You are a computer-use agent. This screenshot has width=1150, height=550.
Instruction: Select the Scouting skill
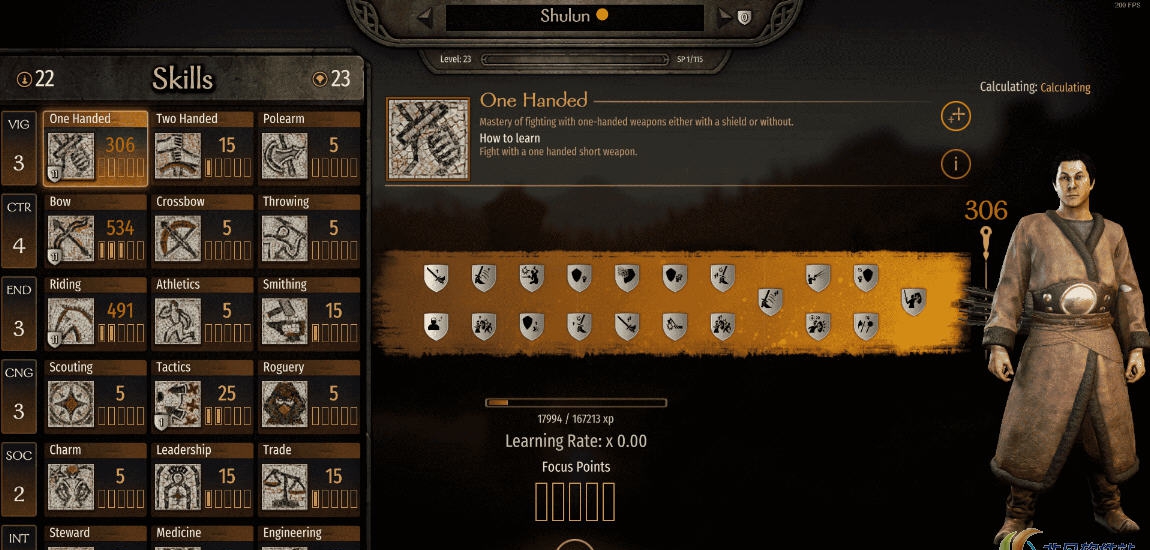(95, 397)
